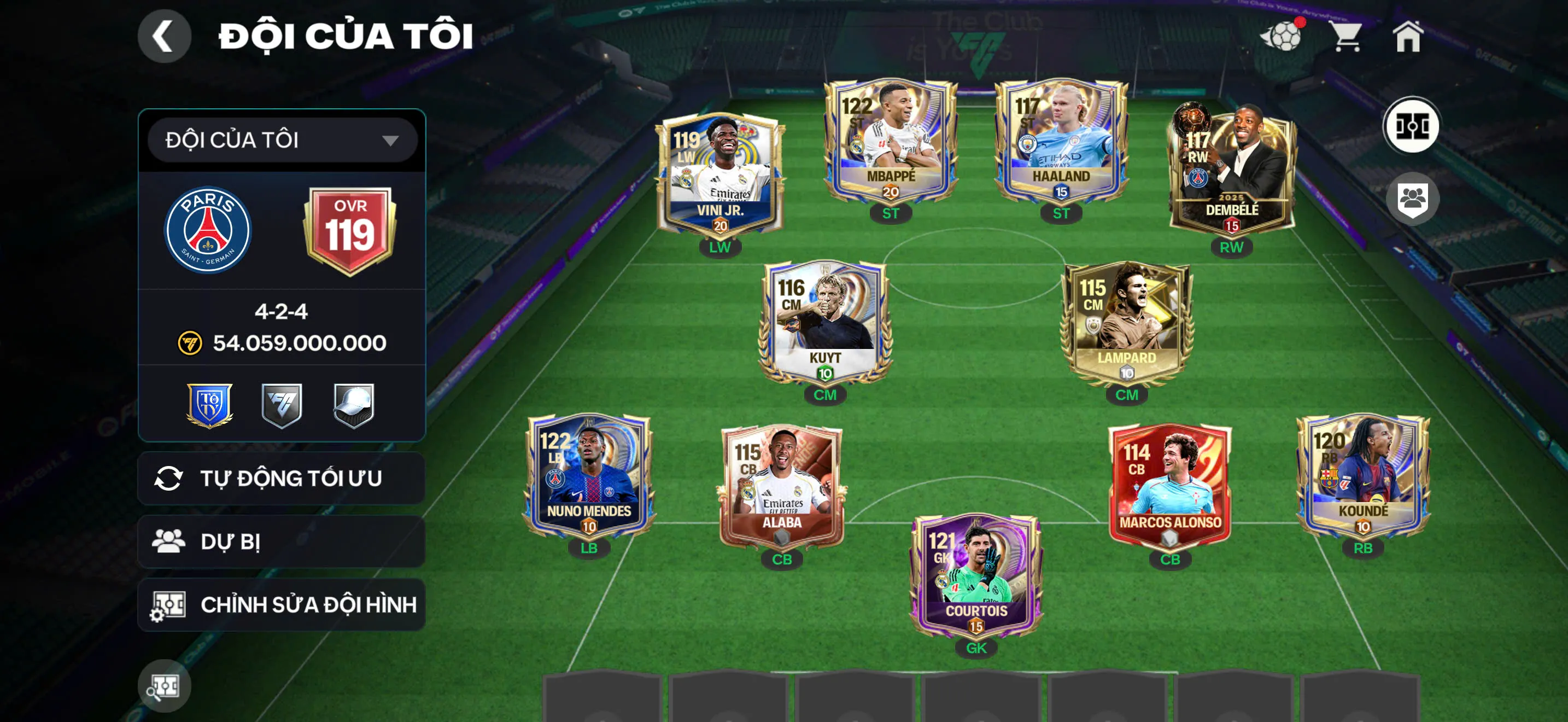
Task: Open the shopping cart store
Action: pyautogui.click(x=1346, y=37)
